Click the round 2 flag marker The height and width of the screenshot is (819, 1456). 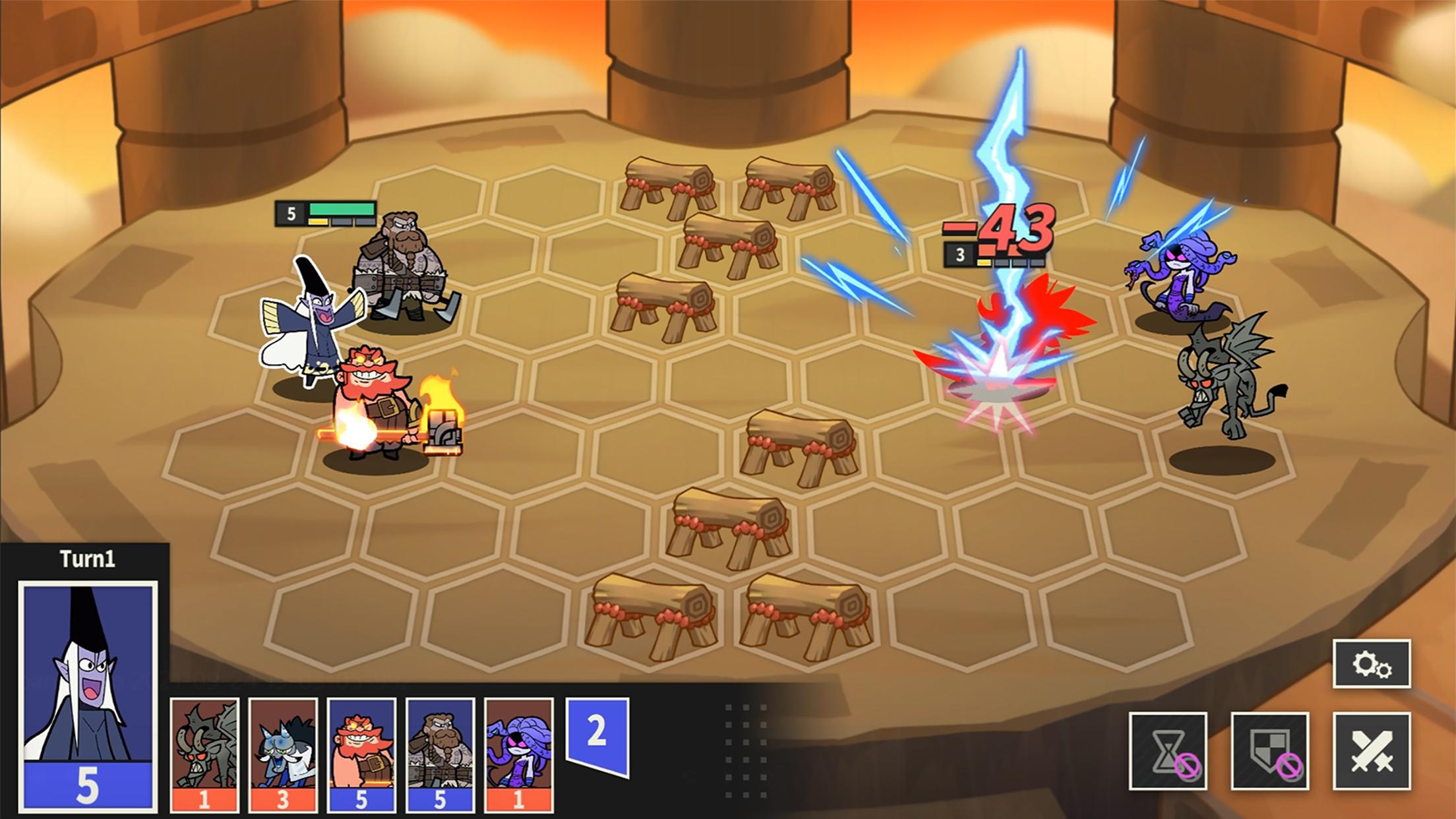click(x=597, y=733)
